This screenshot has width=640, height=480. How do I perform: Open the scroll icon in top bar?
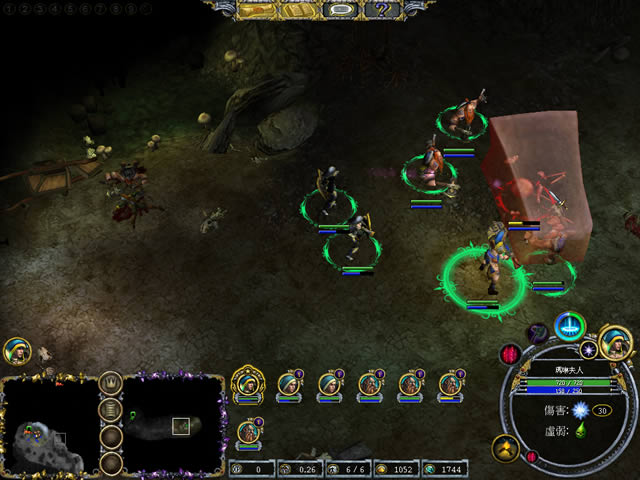click(x=256, y=10)
